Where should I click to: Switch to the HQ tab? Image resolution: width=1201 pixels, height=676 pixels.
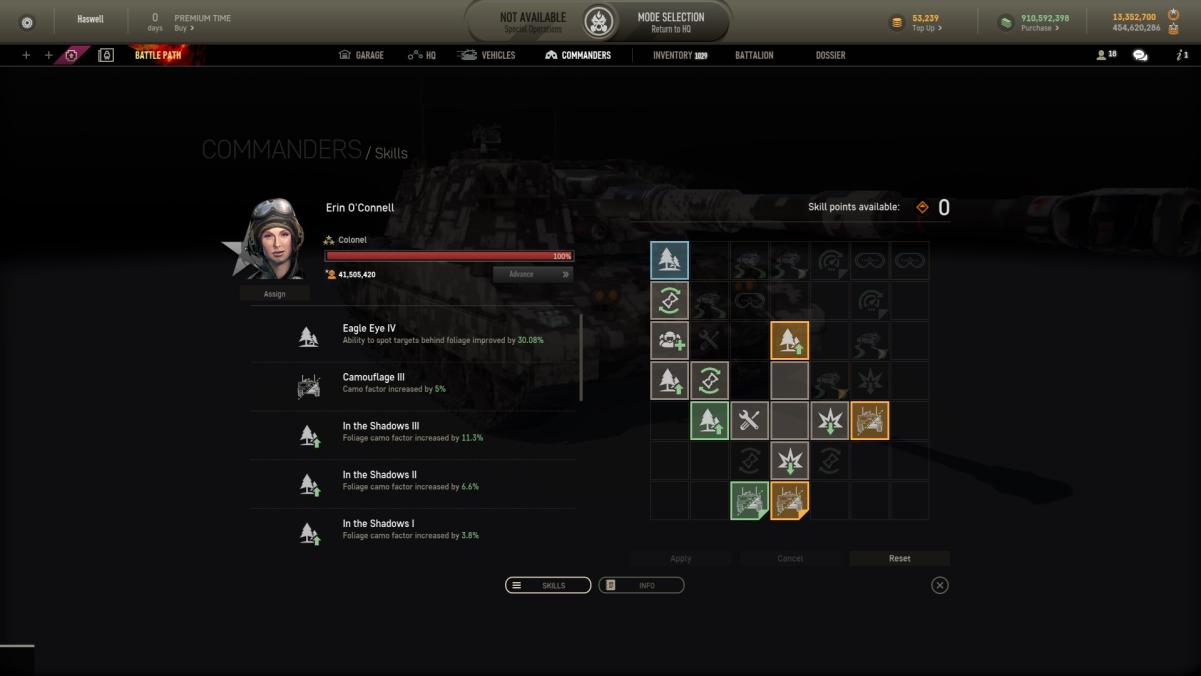click(421, 55)
